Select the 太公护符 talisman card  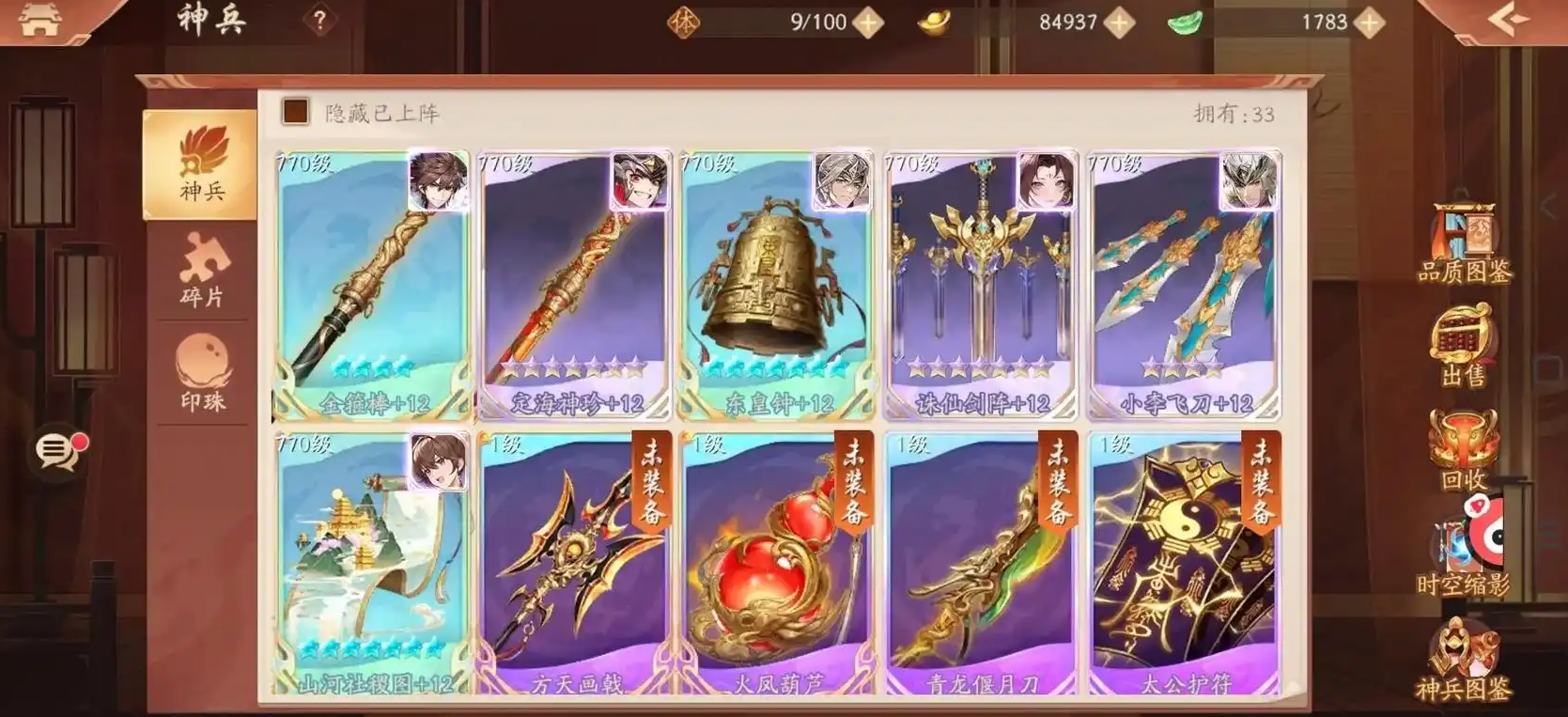click(1184, 564)
